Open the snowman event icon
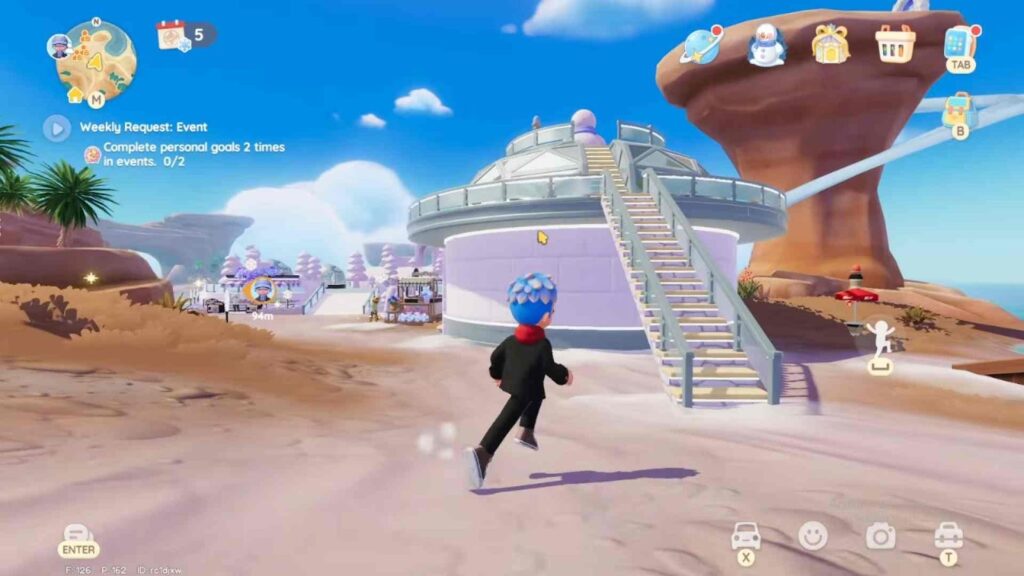 (x=767, y=45)
